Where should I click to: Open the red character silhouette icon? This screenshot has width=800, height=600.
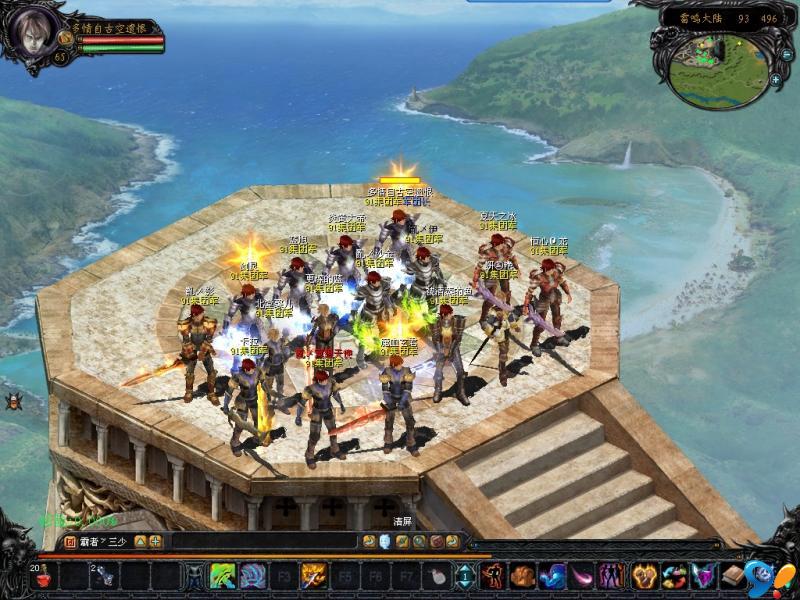pyautogui.click(x=492, y=576)
